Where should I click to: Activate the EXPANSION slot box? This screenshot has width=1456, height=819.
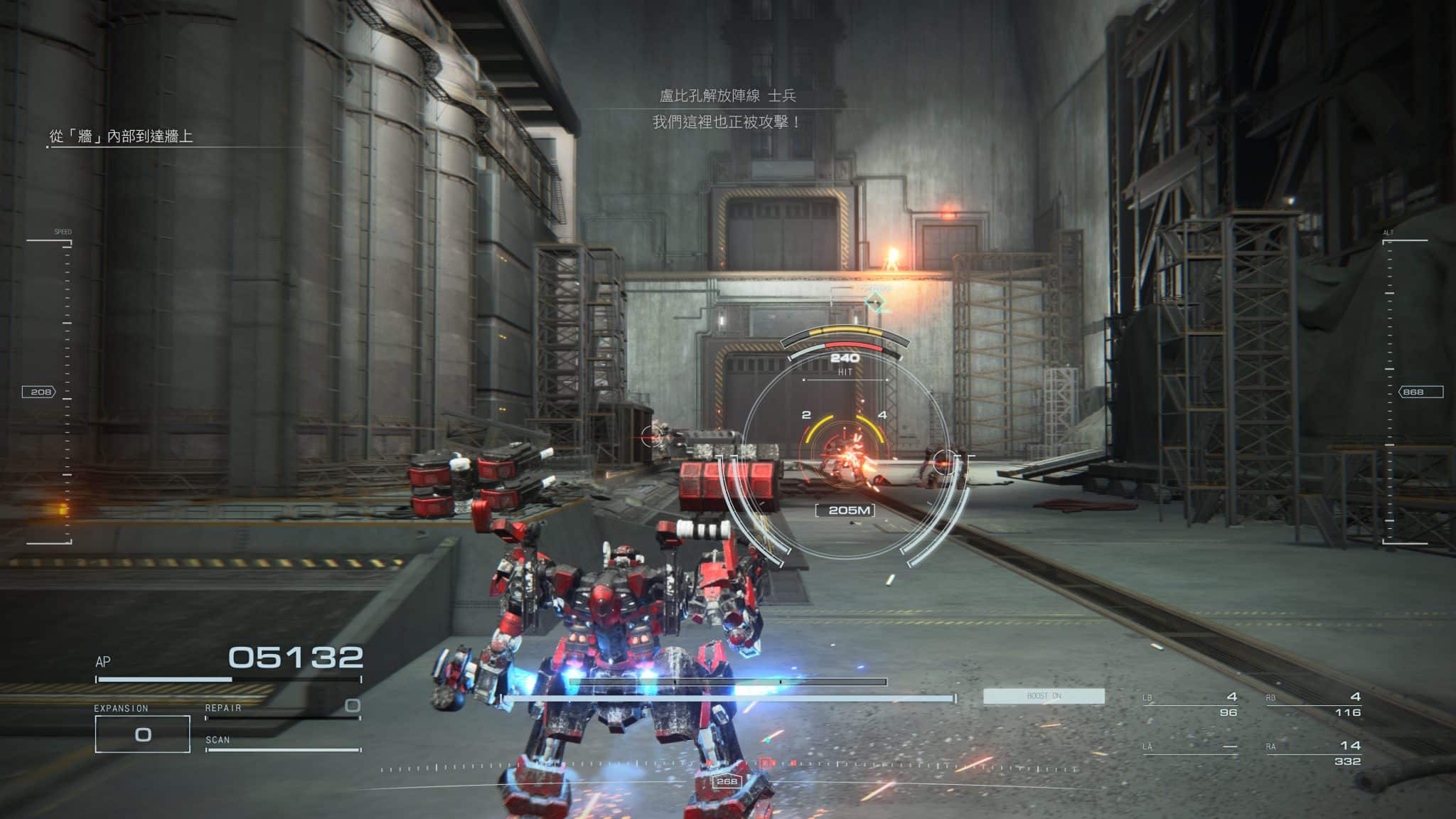tap(142, 734)
